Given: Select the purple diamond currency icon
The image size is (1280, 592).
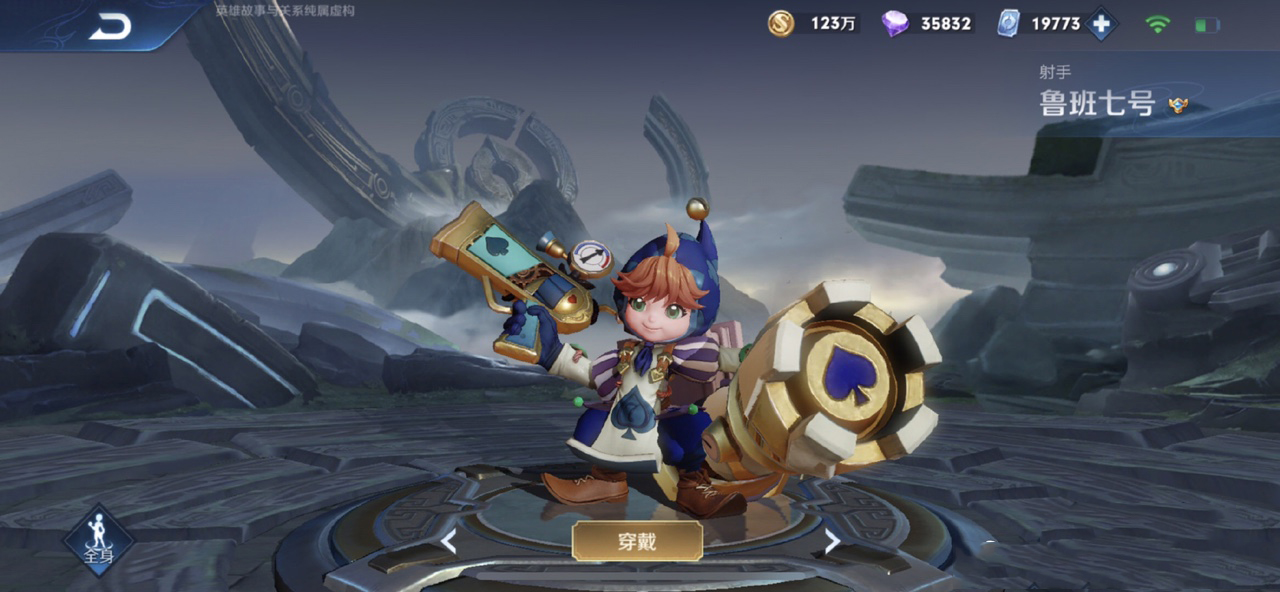Looking at the screenshot, I should tap(895, 23).
